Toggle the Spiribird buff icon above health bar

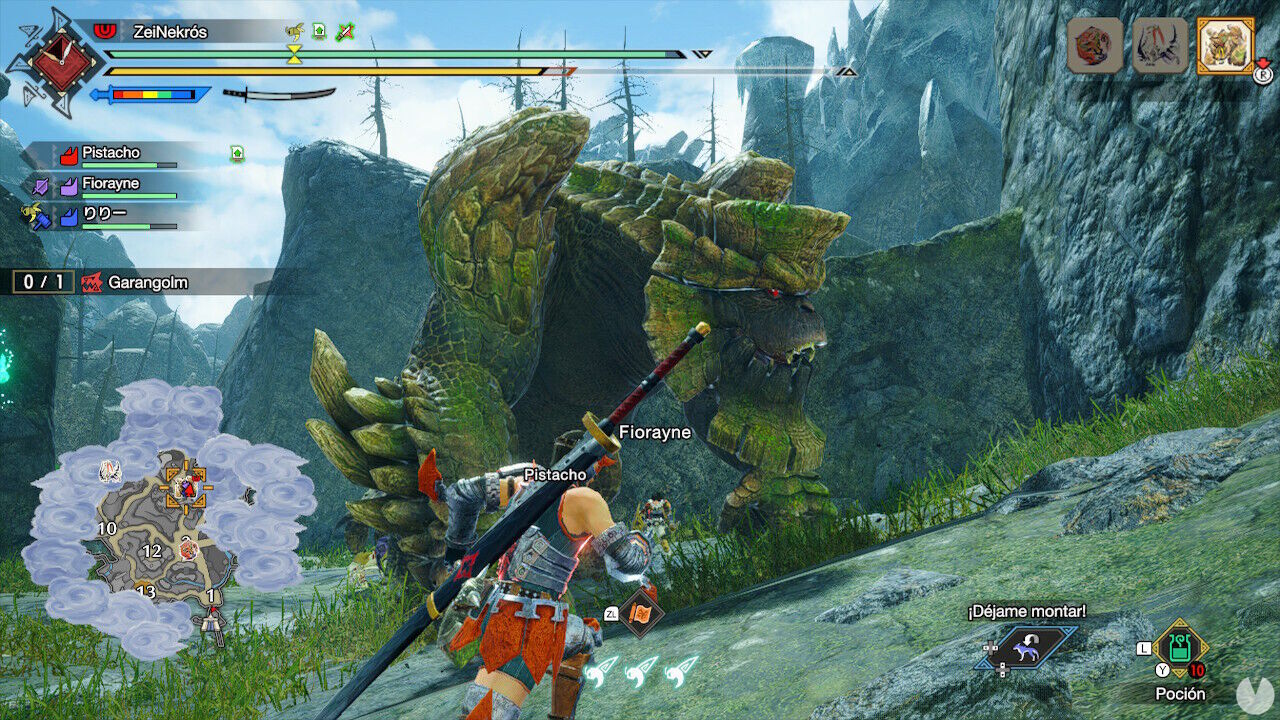click(294, 31)
